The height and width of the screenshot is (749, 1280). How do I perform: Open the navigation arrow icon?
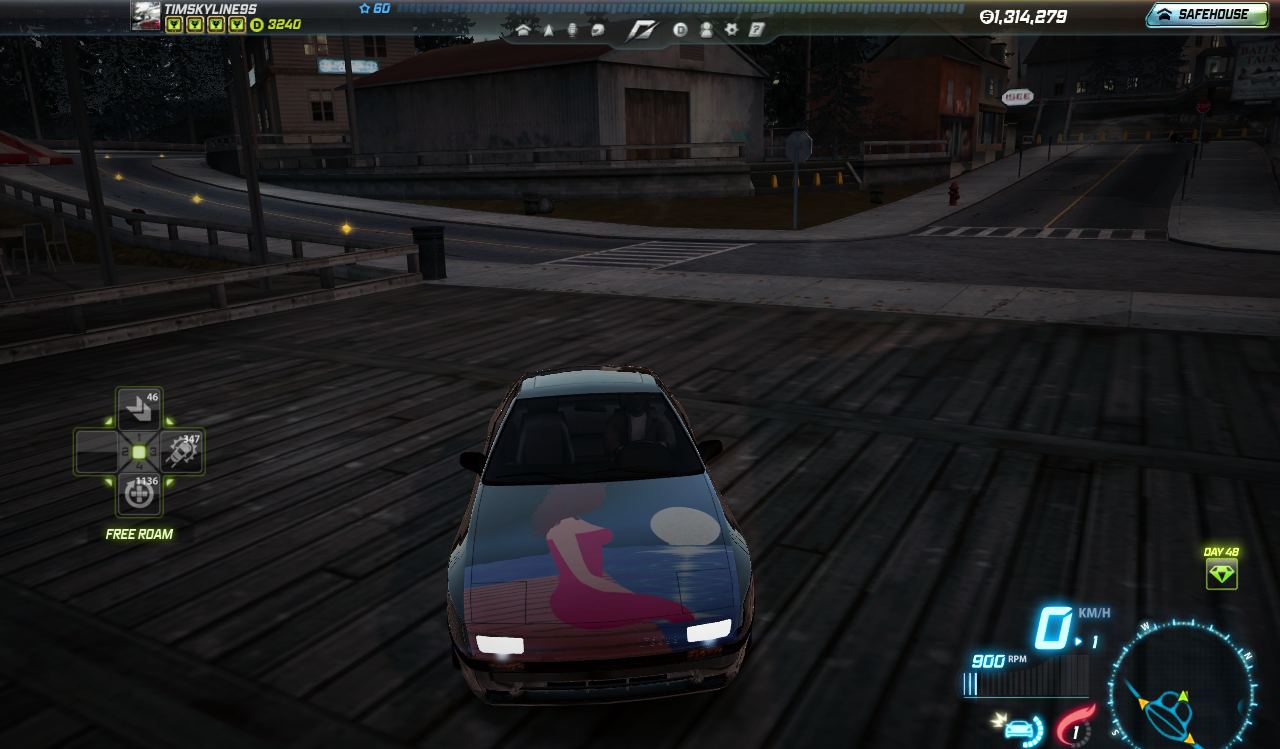[548, 30]
